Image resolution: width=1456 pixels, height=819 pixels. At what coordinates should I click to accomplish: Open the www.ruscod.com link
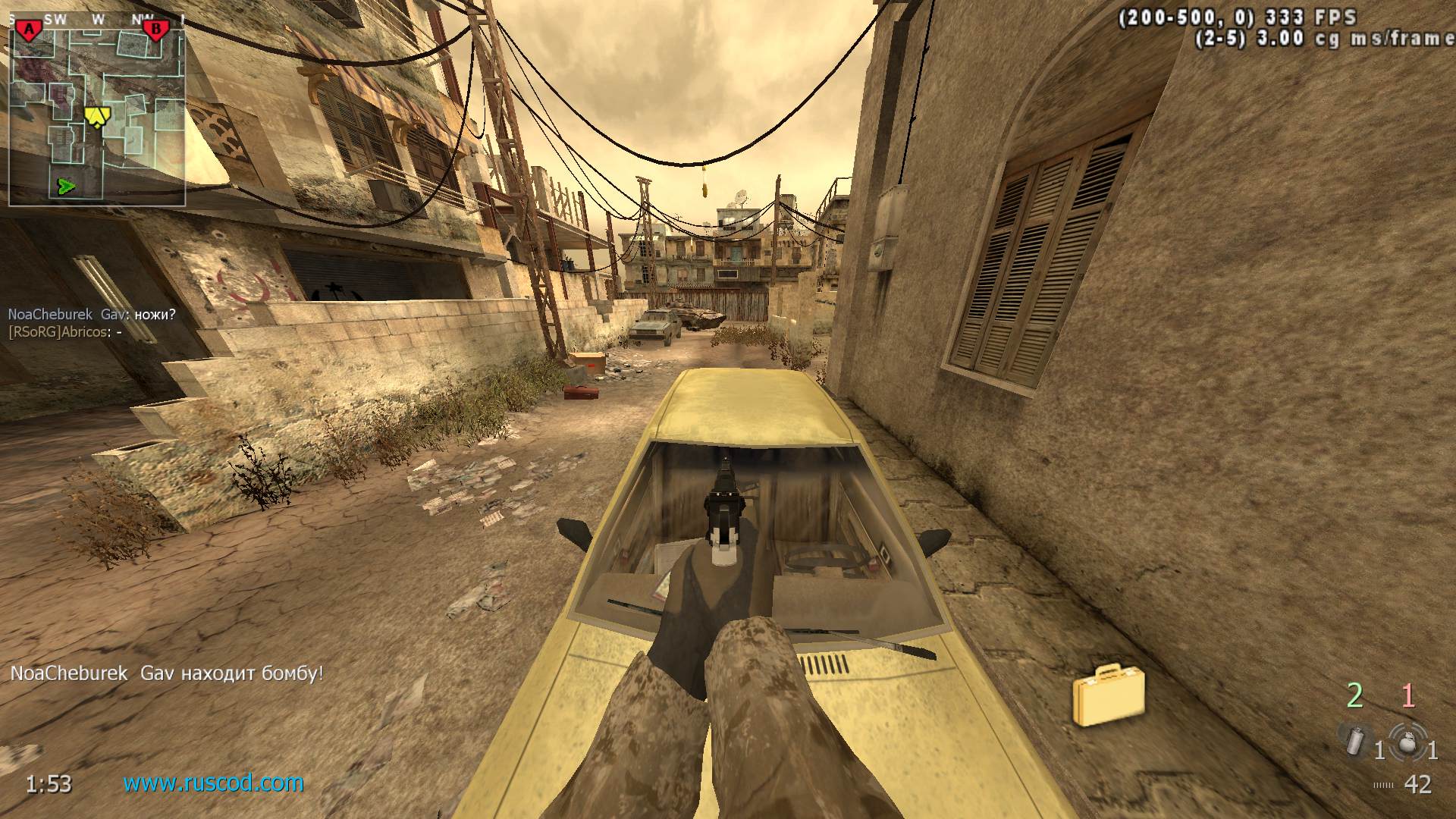pyautogui.click(x=213, y=783)
